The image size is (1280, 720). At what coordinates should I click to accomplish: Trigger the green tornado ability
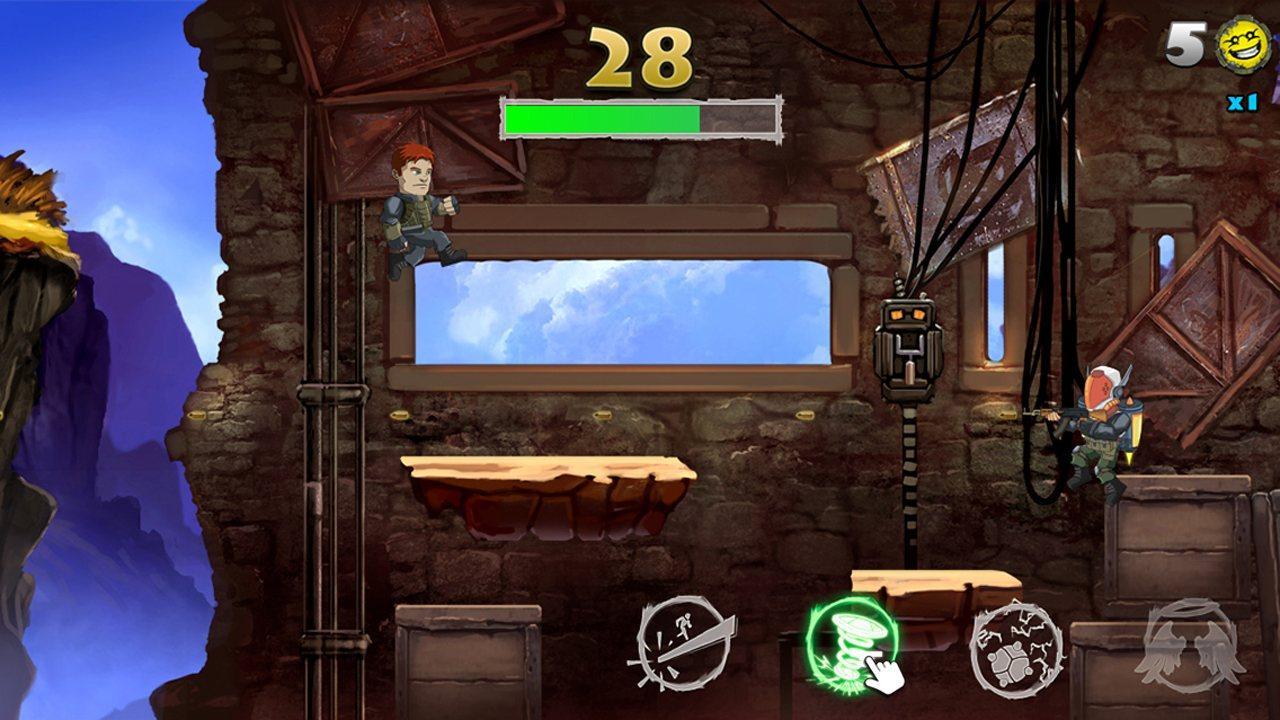pos(851,642)
